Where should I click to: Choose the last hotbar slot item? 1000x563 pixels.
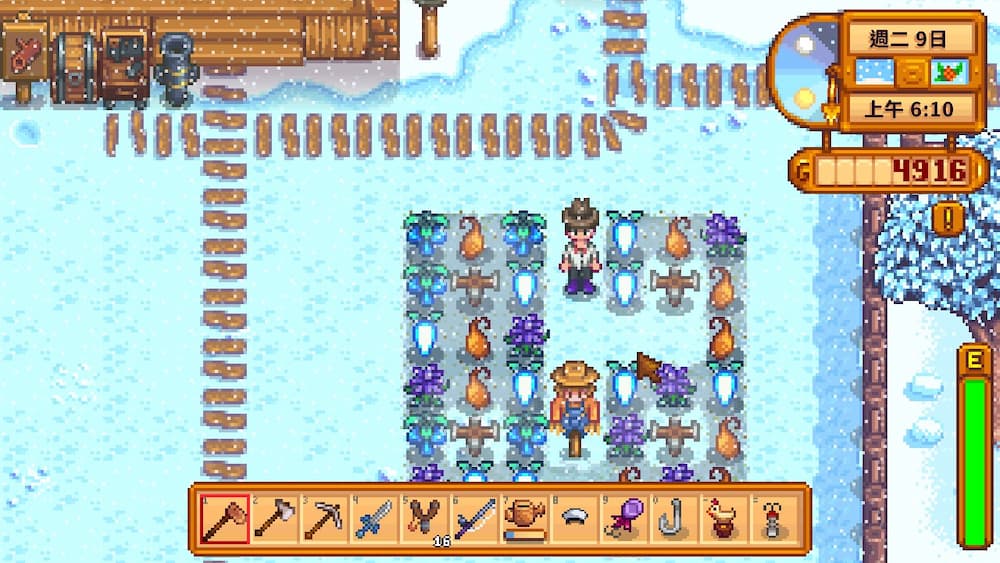[775, 519]
